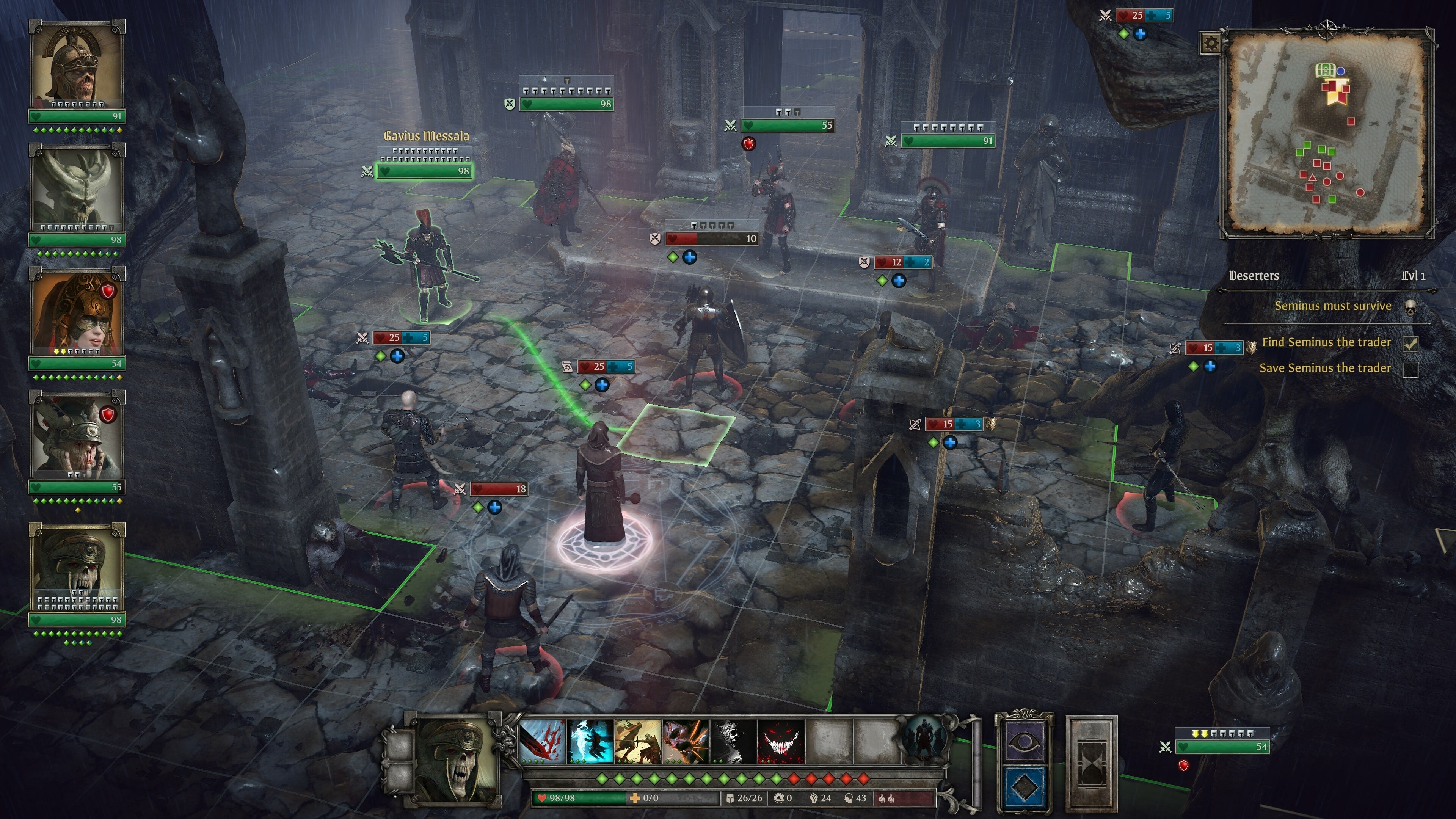Trigger the red fanged grin ability
This screenshot has height=819, width=1456.
(x=781, y=741)
